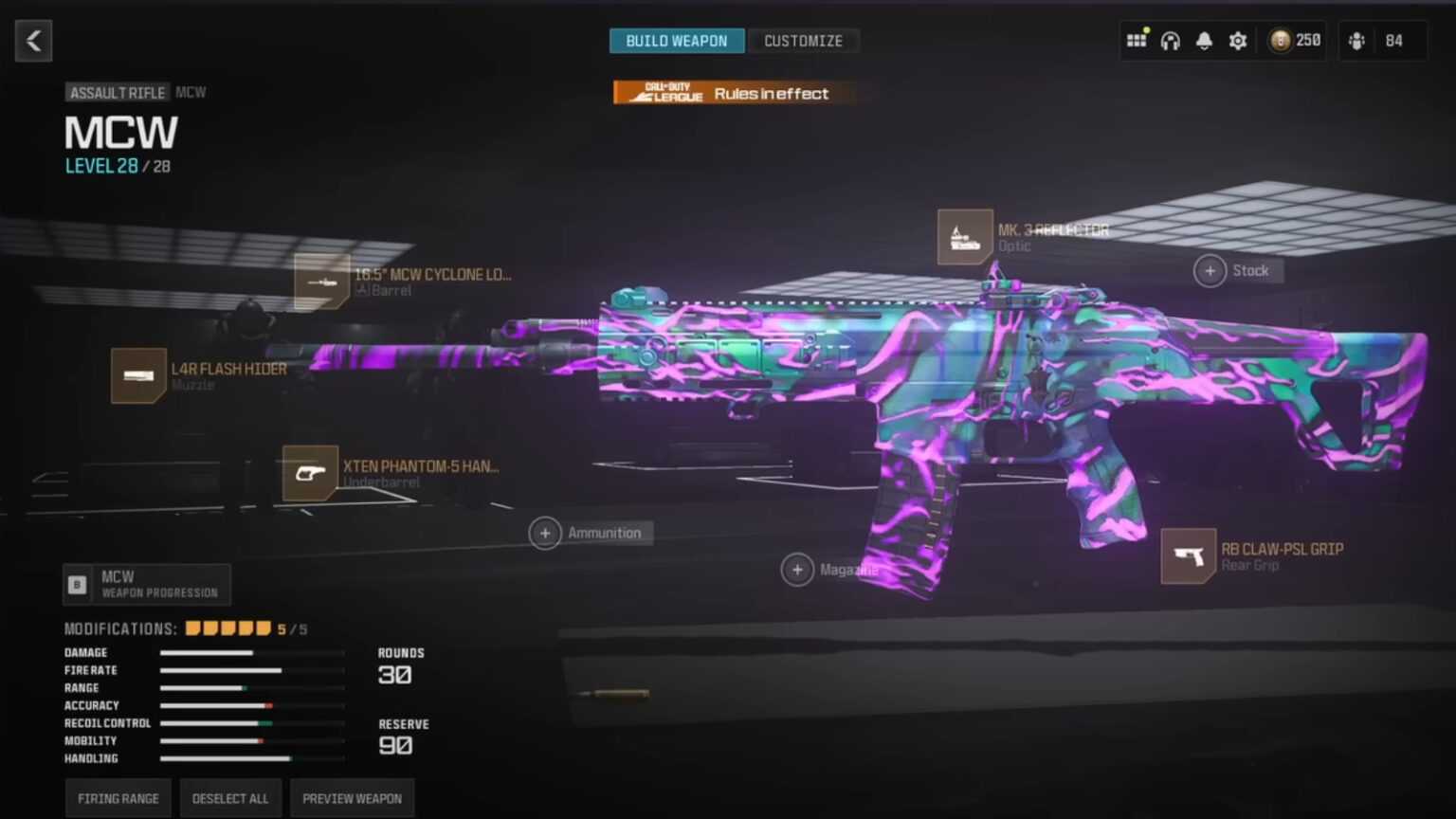Image resolution: width=1456 pixels, height=819 pixels.
Task: Click the Modifications 5/5 pip indicator
Action: click(227, 628)
